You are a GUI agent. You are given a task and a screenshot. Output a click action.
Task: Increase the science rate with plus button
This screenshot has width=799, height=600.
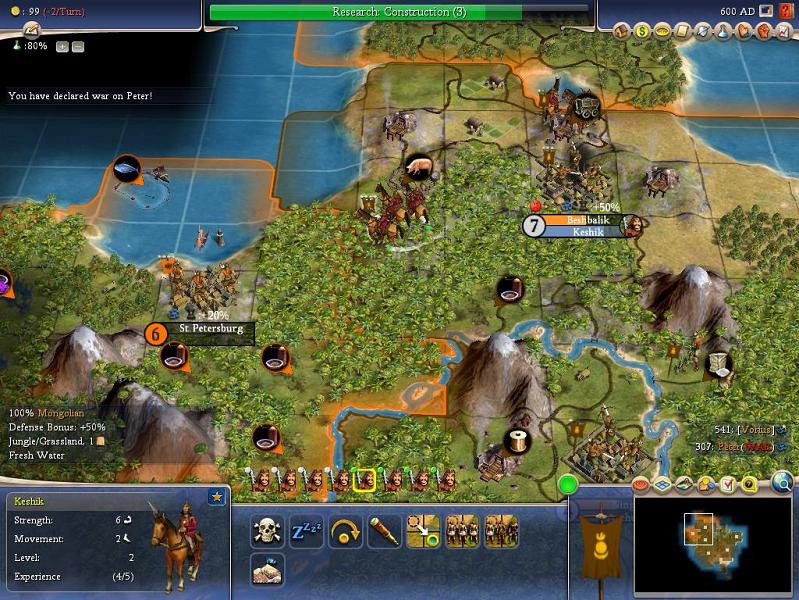click(x=62, y=46)
